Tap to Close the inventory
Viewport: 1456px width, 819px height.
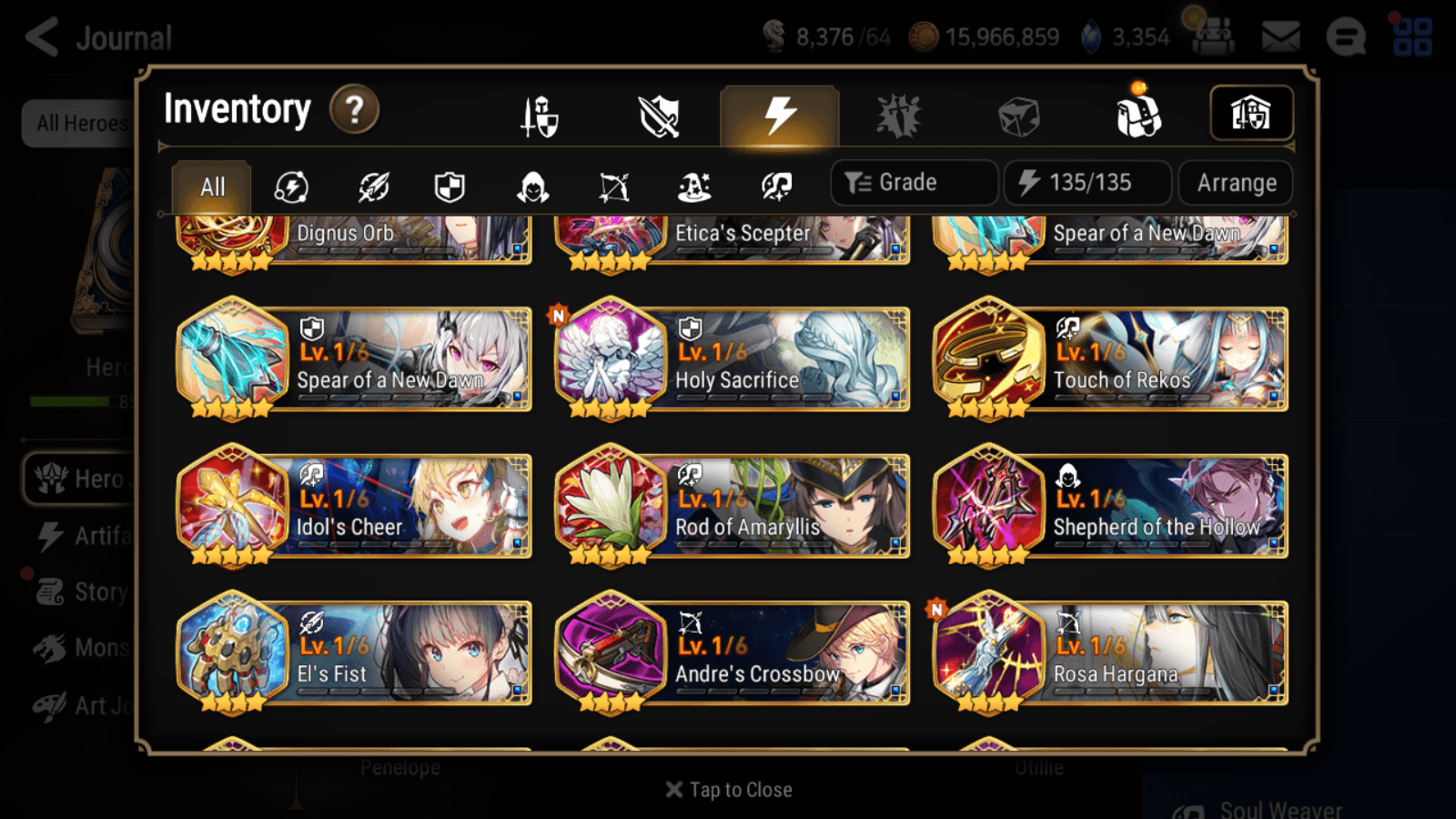coord(728,789)
